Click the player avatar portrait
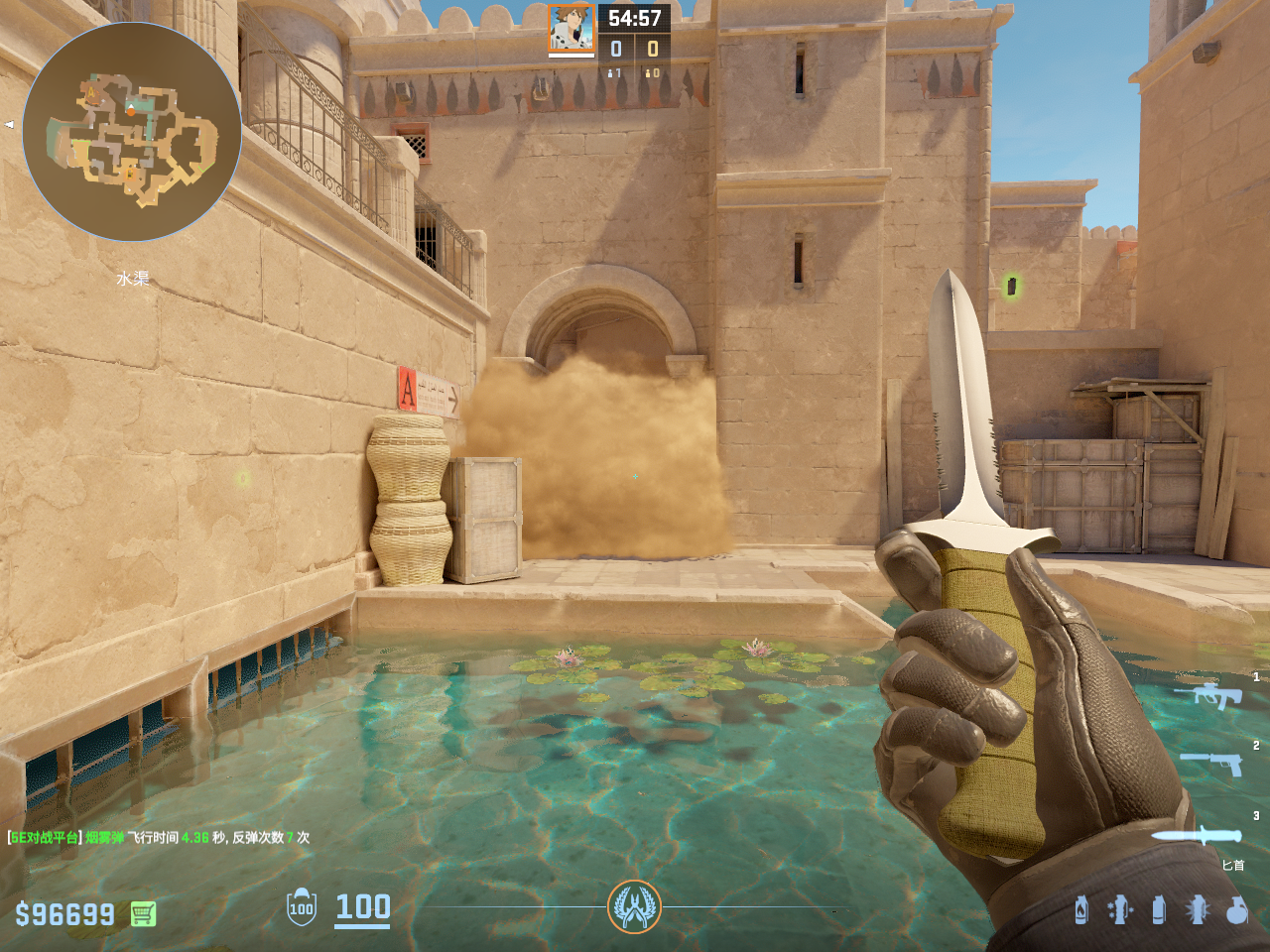The width and height of the screenshot is (1270, 952). [571, 28]
